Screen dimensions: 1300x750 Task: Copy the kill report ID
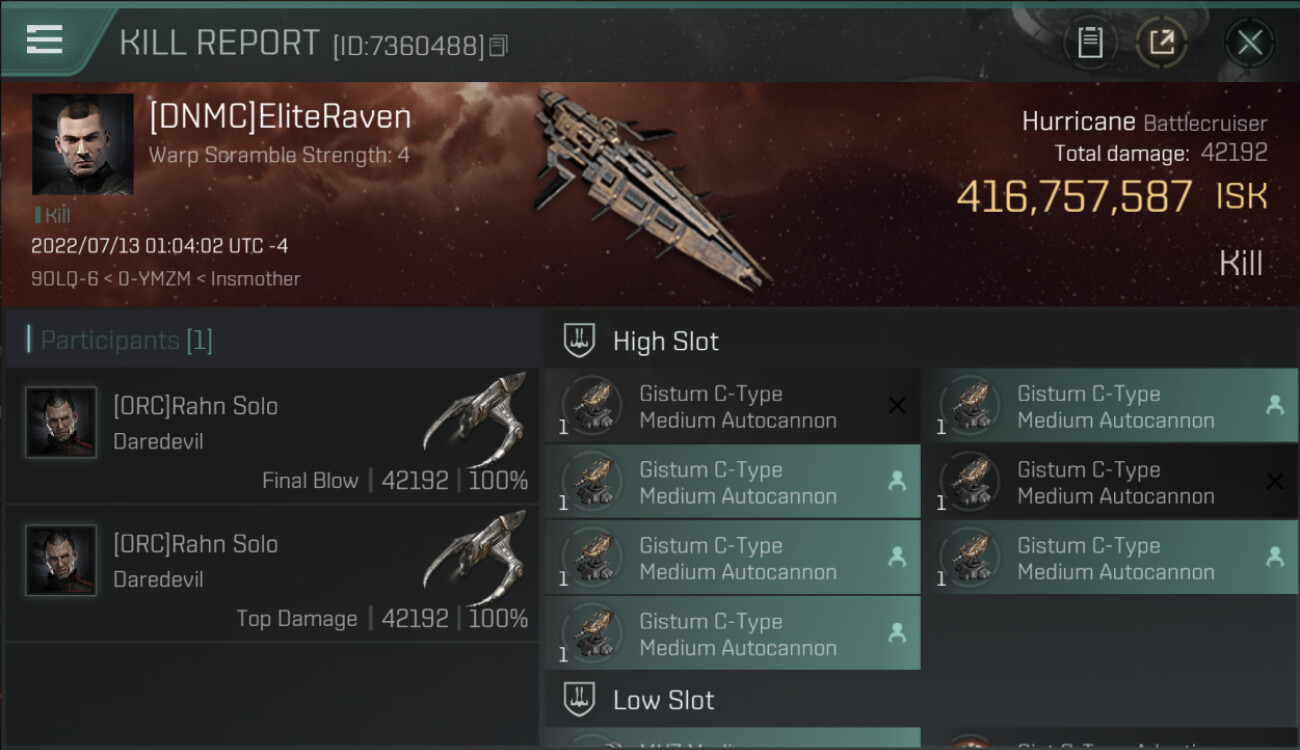[499, 45]
